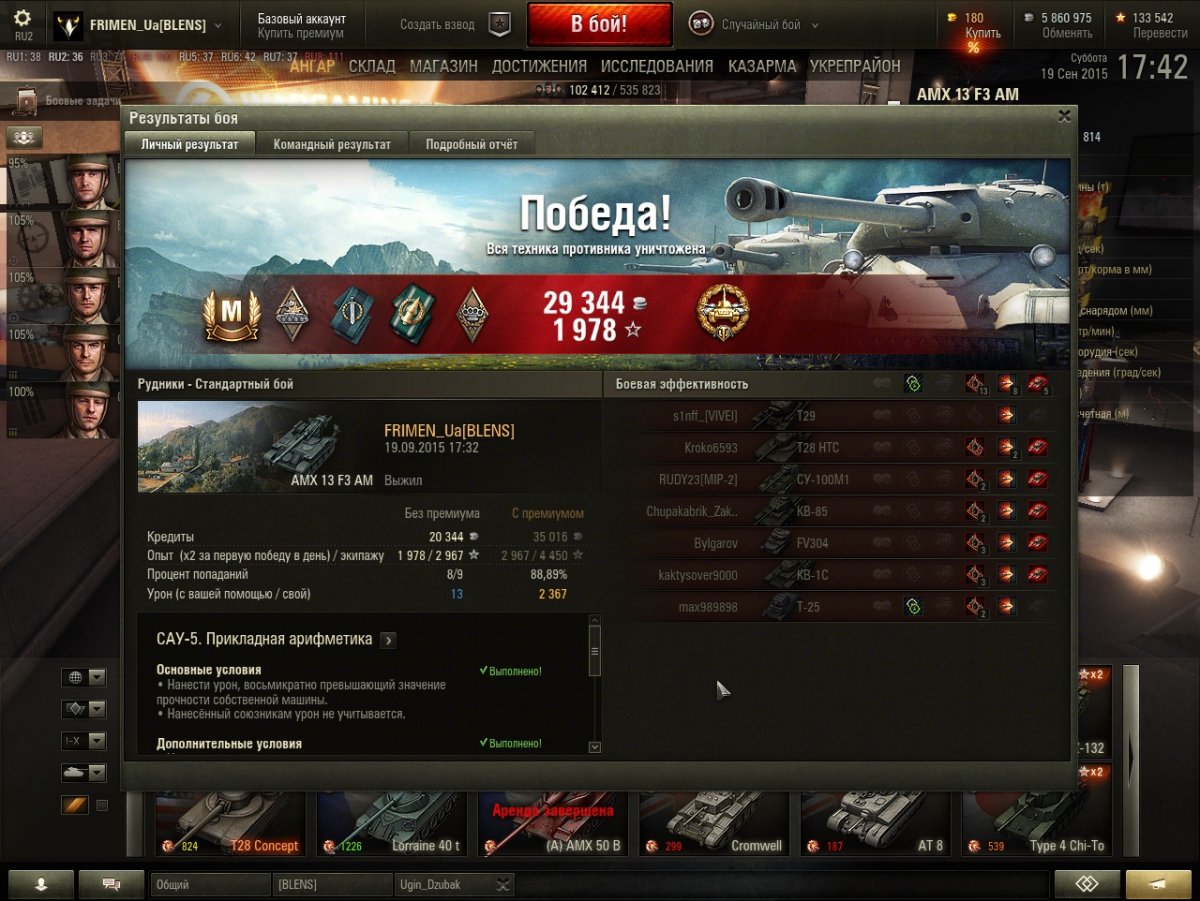
Task: Open the УКРЕПРАЙОН stronghold
Action: click(854, 66)
